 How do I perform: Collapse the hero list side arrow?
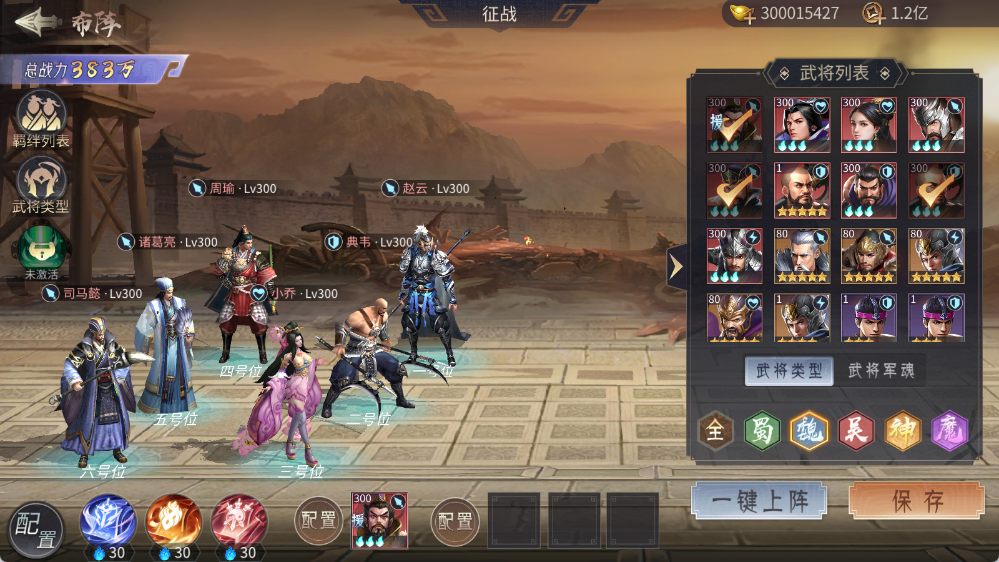click(x=676, y=267)
